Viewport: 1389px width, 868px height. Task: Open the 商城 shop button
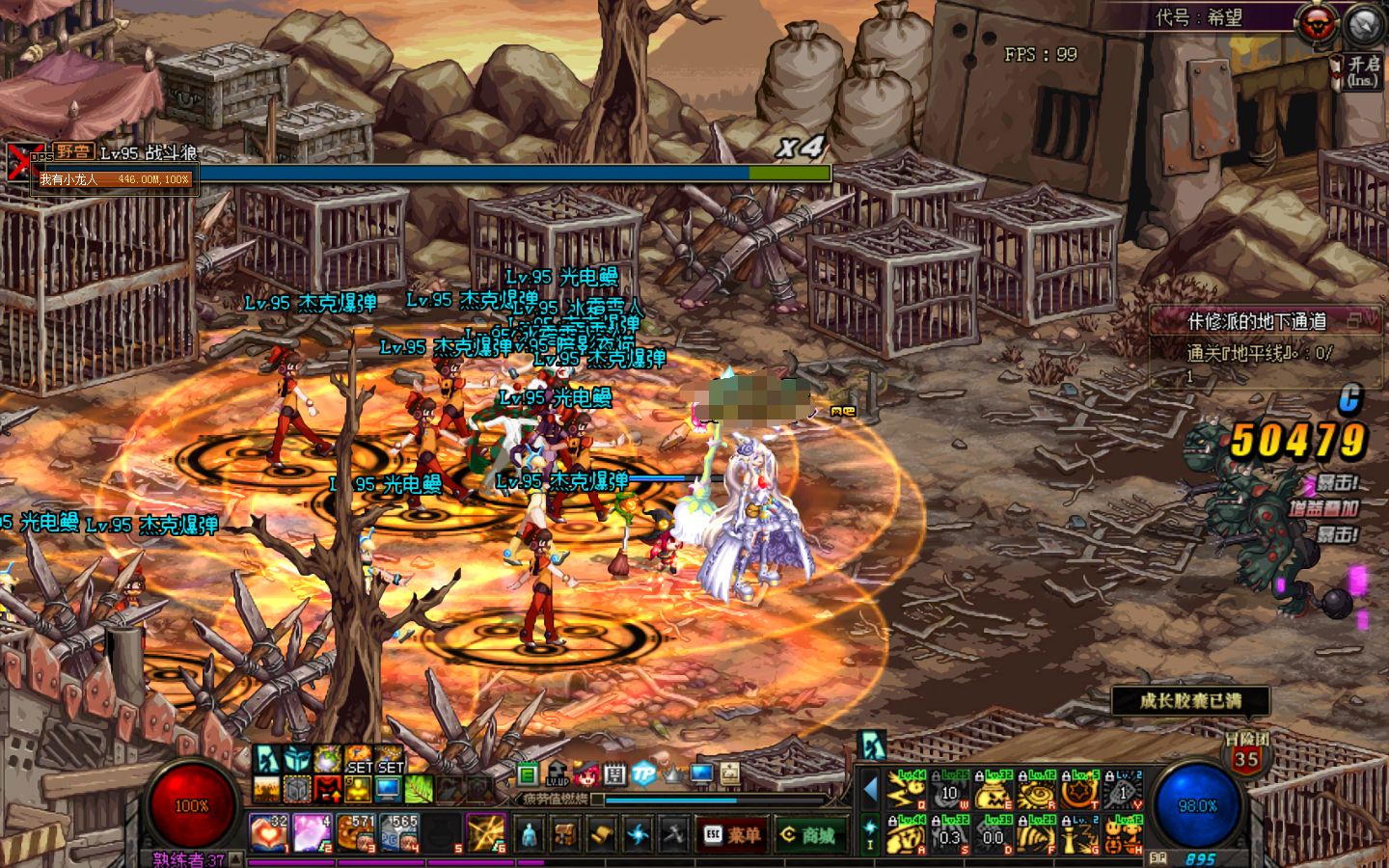809,835
